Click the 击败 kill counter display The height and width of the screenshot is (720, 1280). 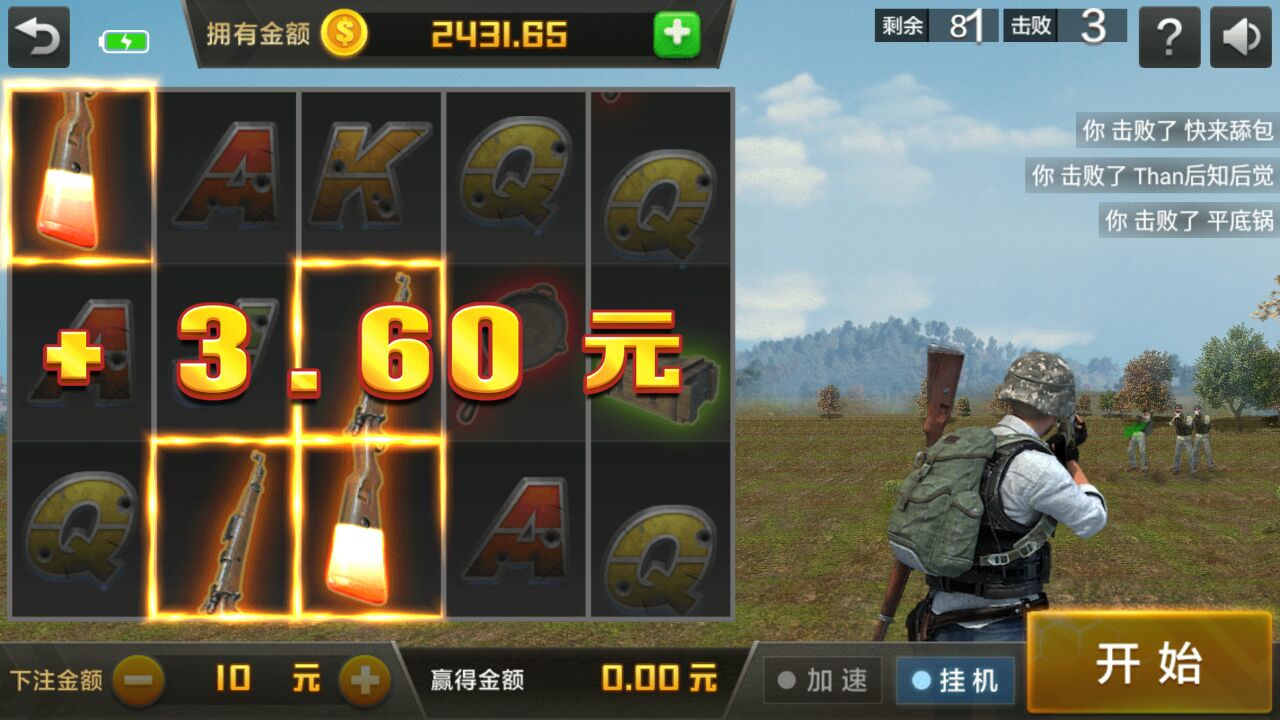1066,27
